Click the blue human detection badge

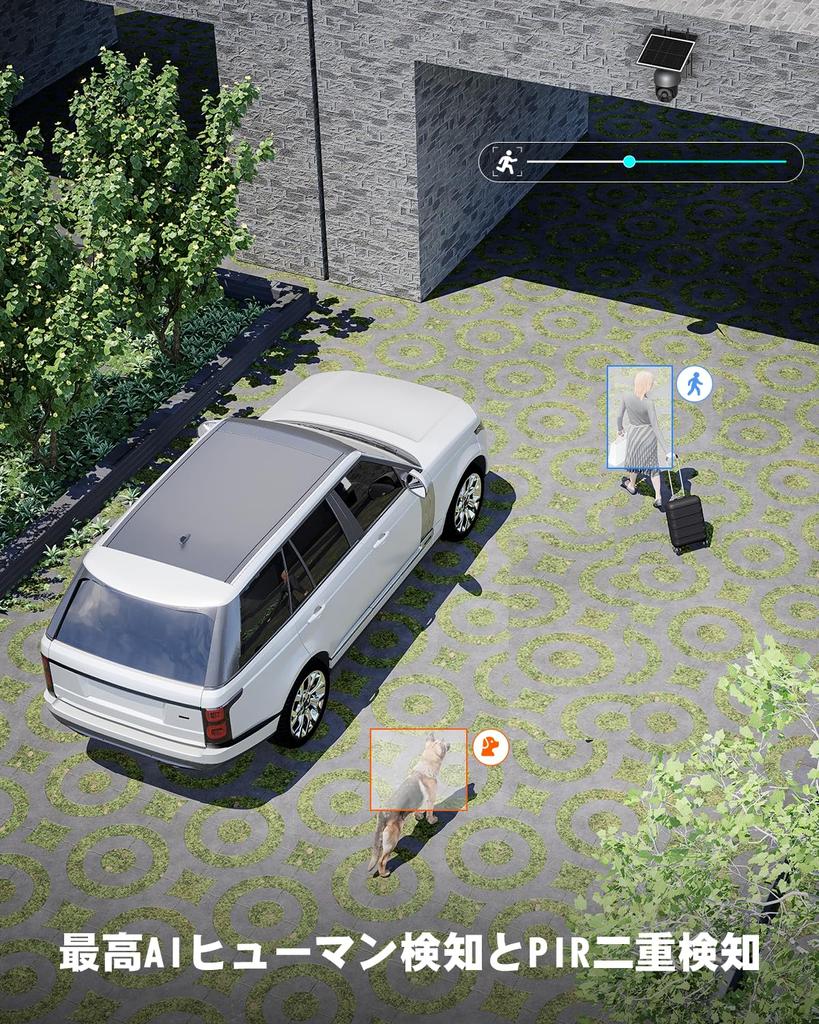point(694,384)
